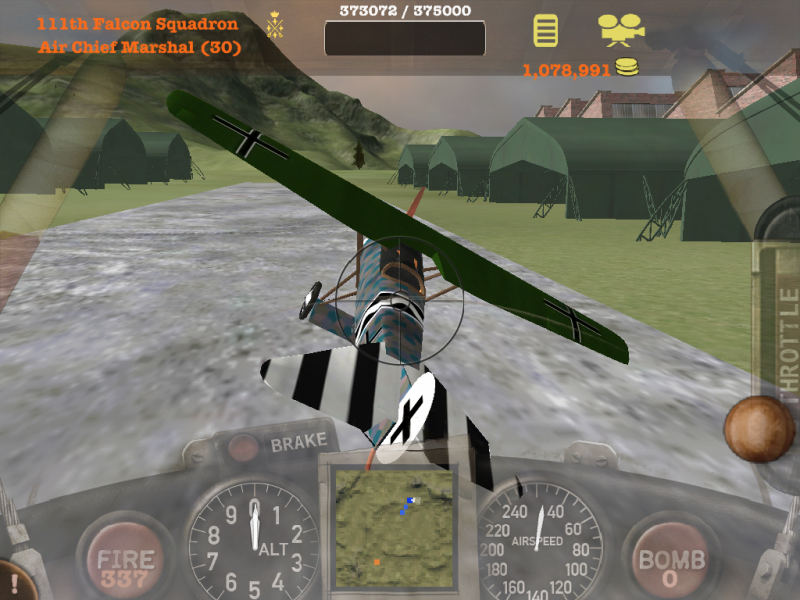Switch view with the camera icon
The image size is (800, 600).
coord(621,29)
